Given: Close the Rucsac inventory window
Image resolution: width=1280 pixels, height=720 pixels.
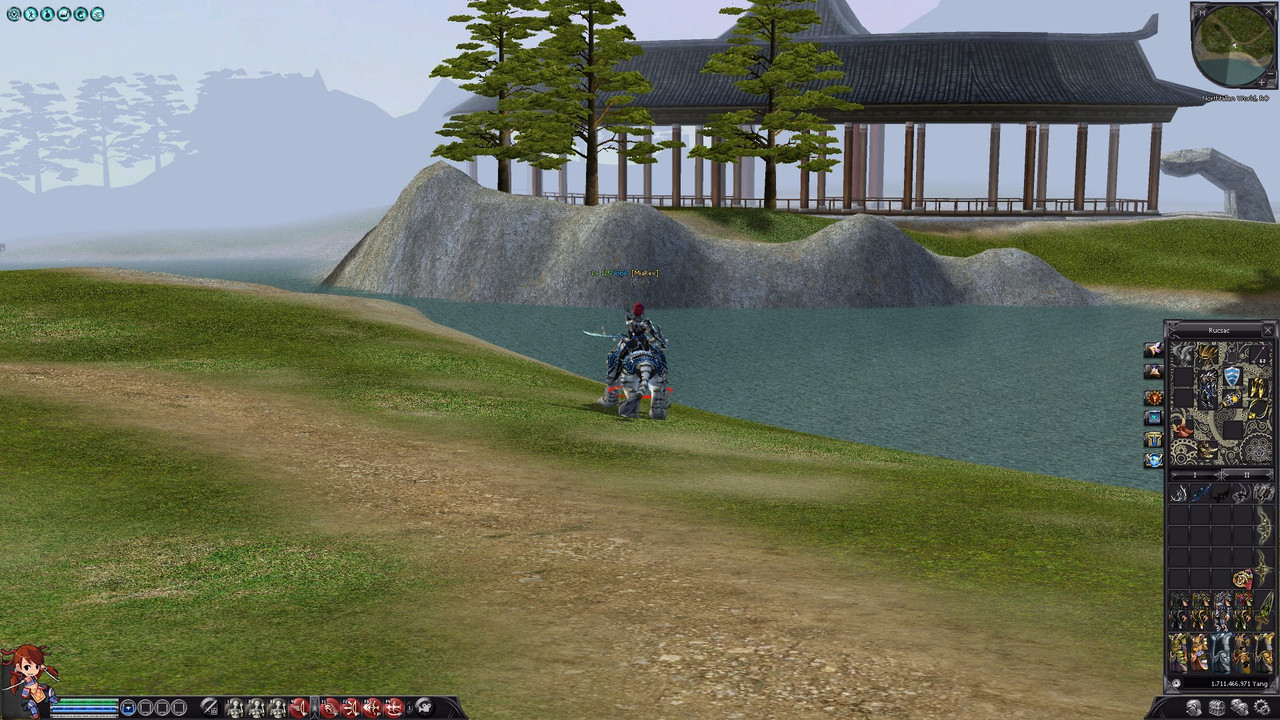Looking at the screenshot, I should coord(1268,330).
